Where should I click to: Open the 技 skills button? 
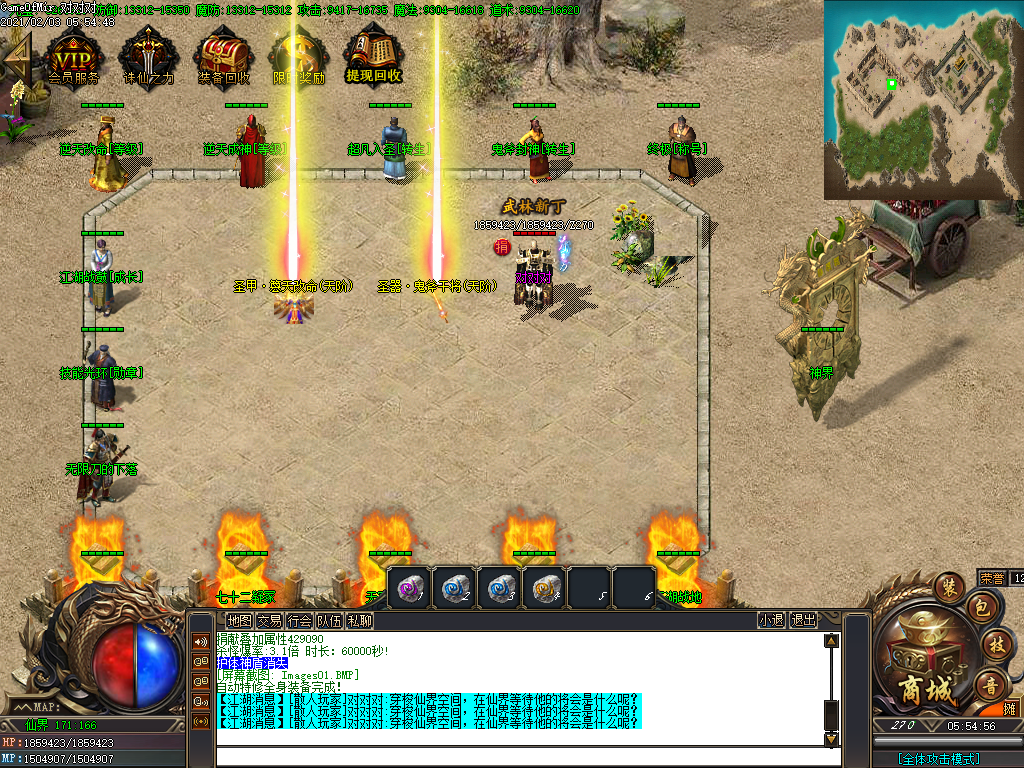click(x=995, y=644)
